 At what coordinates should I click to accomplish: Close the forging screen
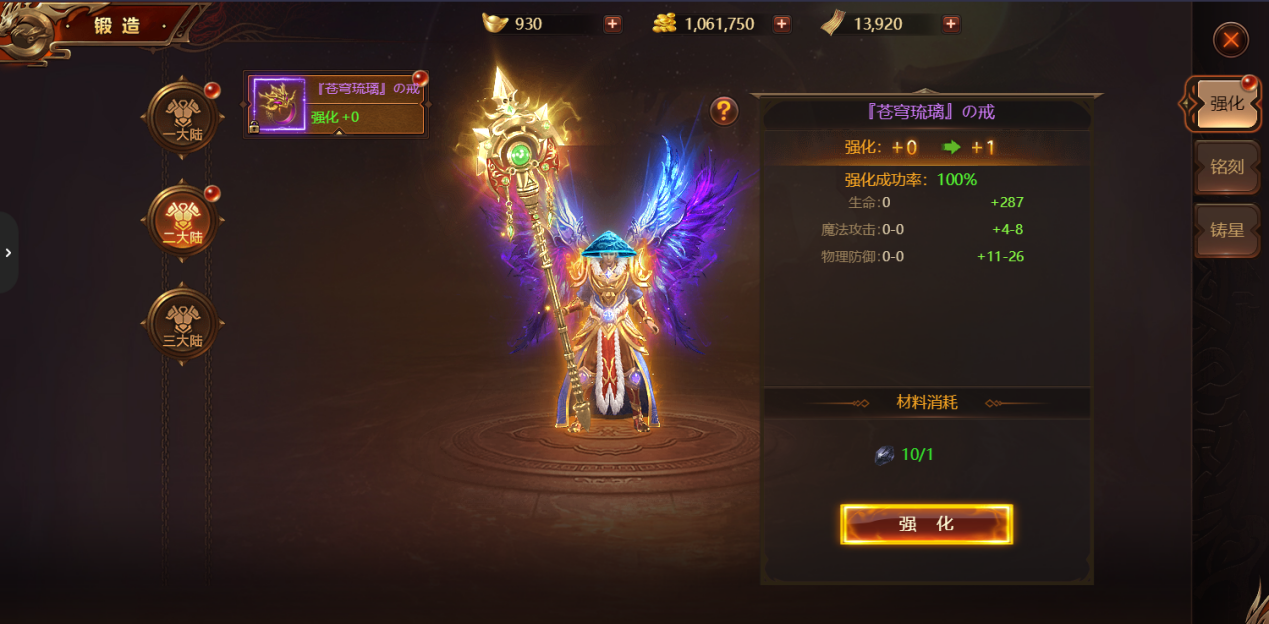(x=1230, y=40)
